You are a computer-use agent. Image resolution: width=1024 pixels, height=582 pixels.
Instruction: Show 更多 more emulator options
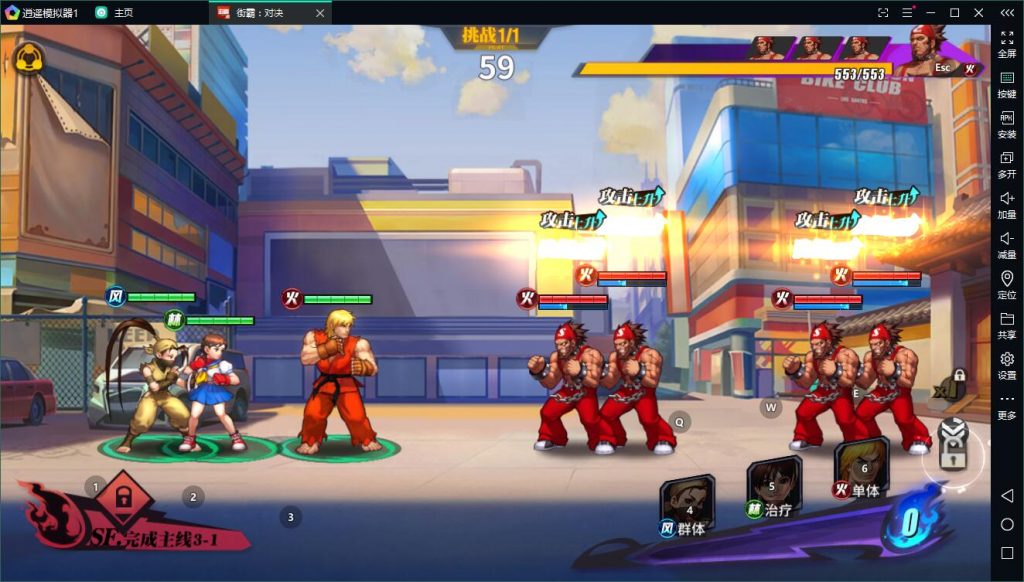click(x=1007, y=405)
